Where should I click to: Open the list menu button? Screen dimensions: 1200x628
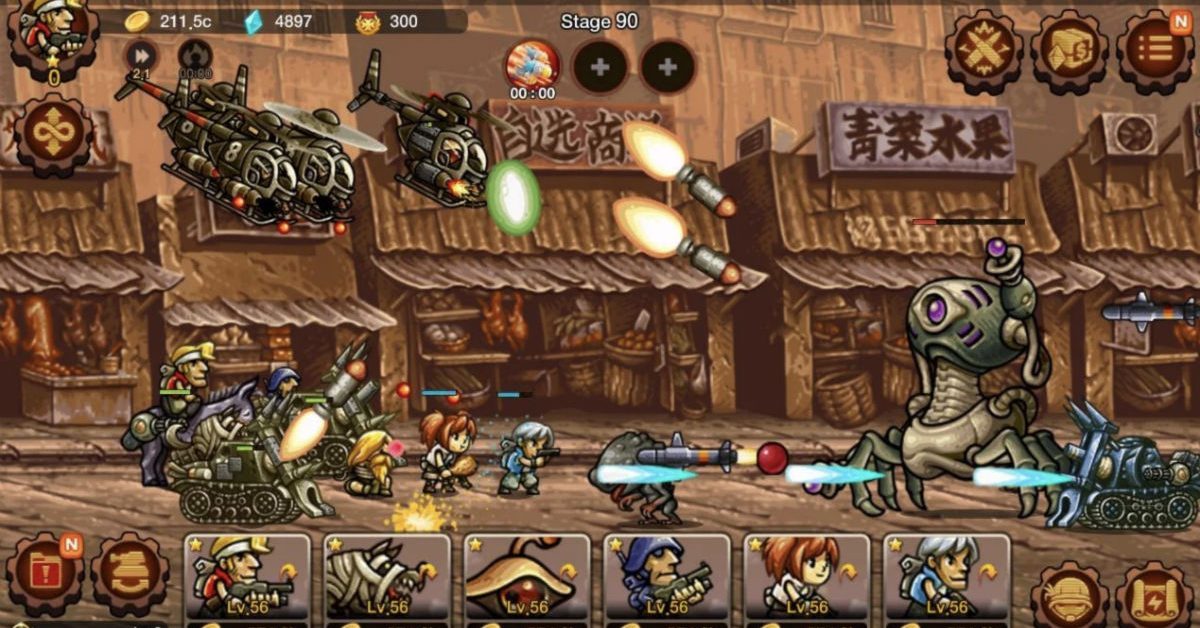coord(1155,52)
